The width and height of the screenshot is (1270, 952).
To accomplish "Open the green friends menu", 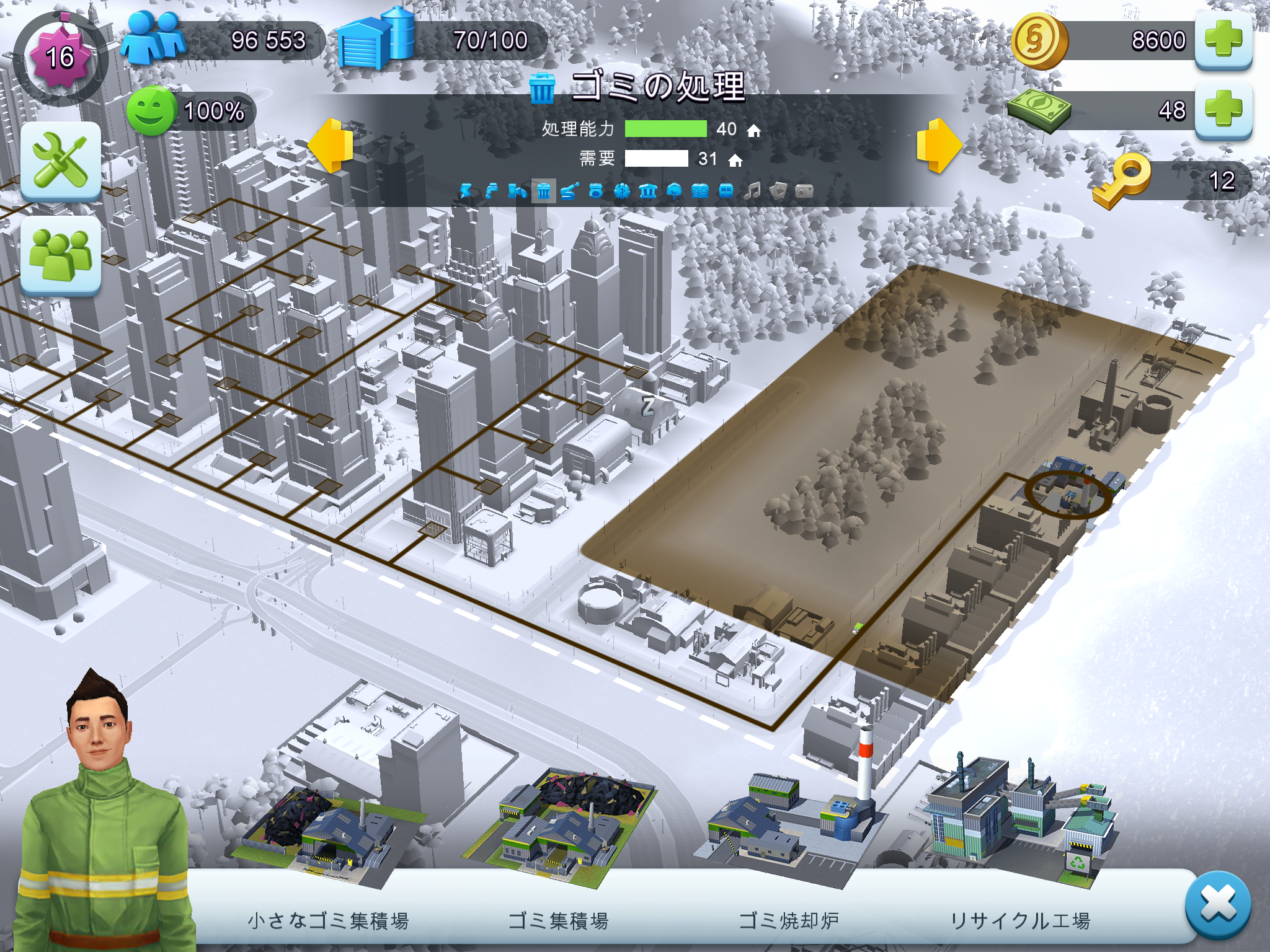I will pos(61,255).
